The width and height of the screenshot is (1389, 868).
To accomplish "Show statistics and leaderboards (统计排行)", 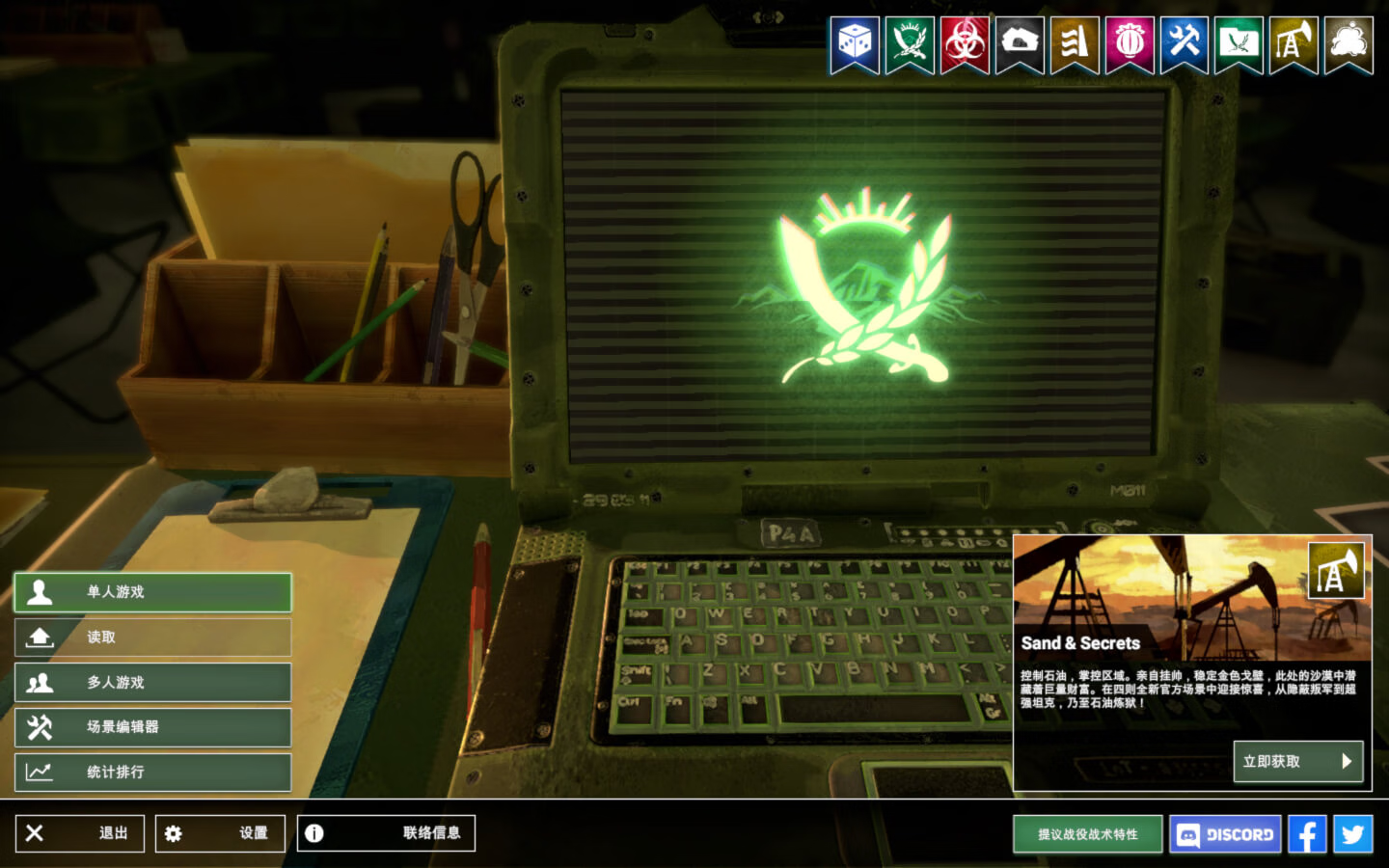I will tap(152, 773).
